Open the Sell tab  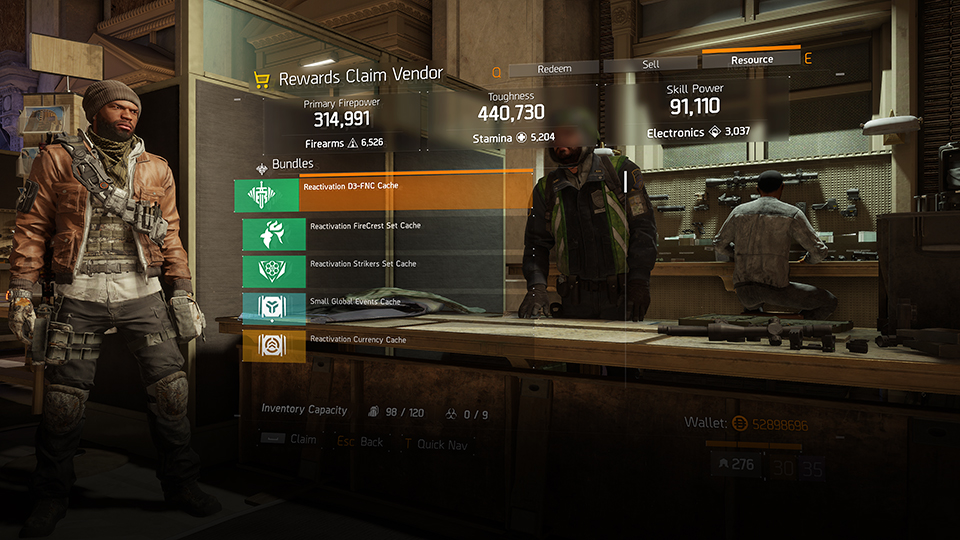click(x=650, y=65)
